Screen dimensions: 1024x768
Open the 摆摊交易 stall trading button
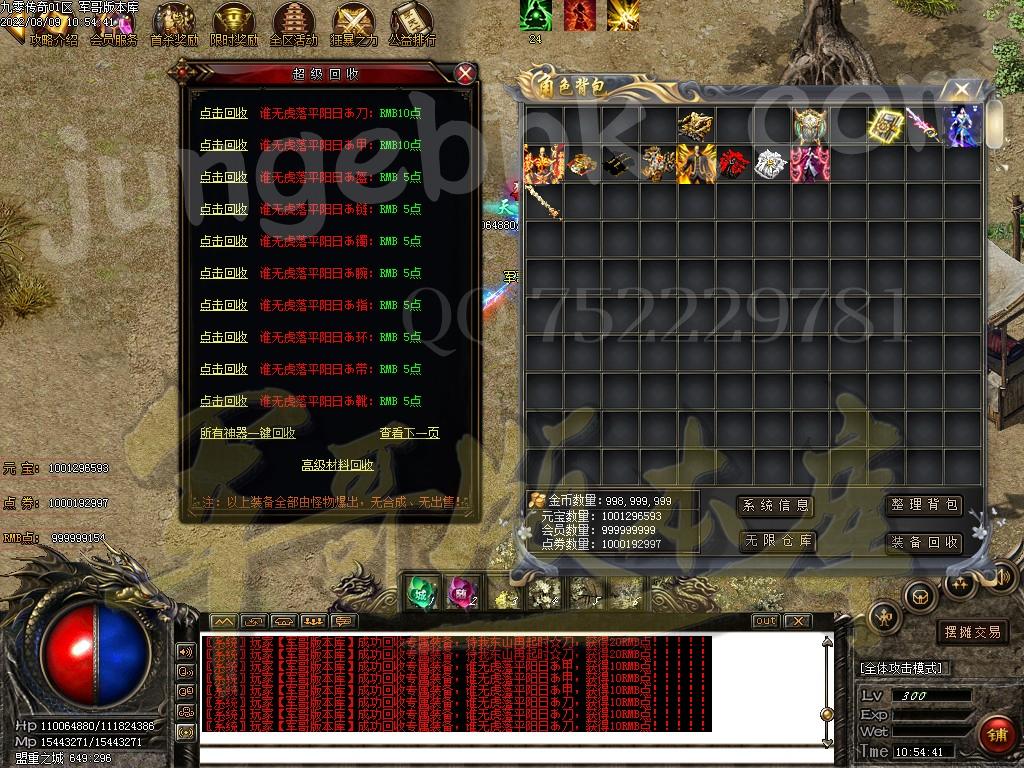pyautogui.click(x=972, y=632)
